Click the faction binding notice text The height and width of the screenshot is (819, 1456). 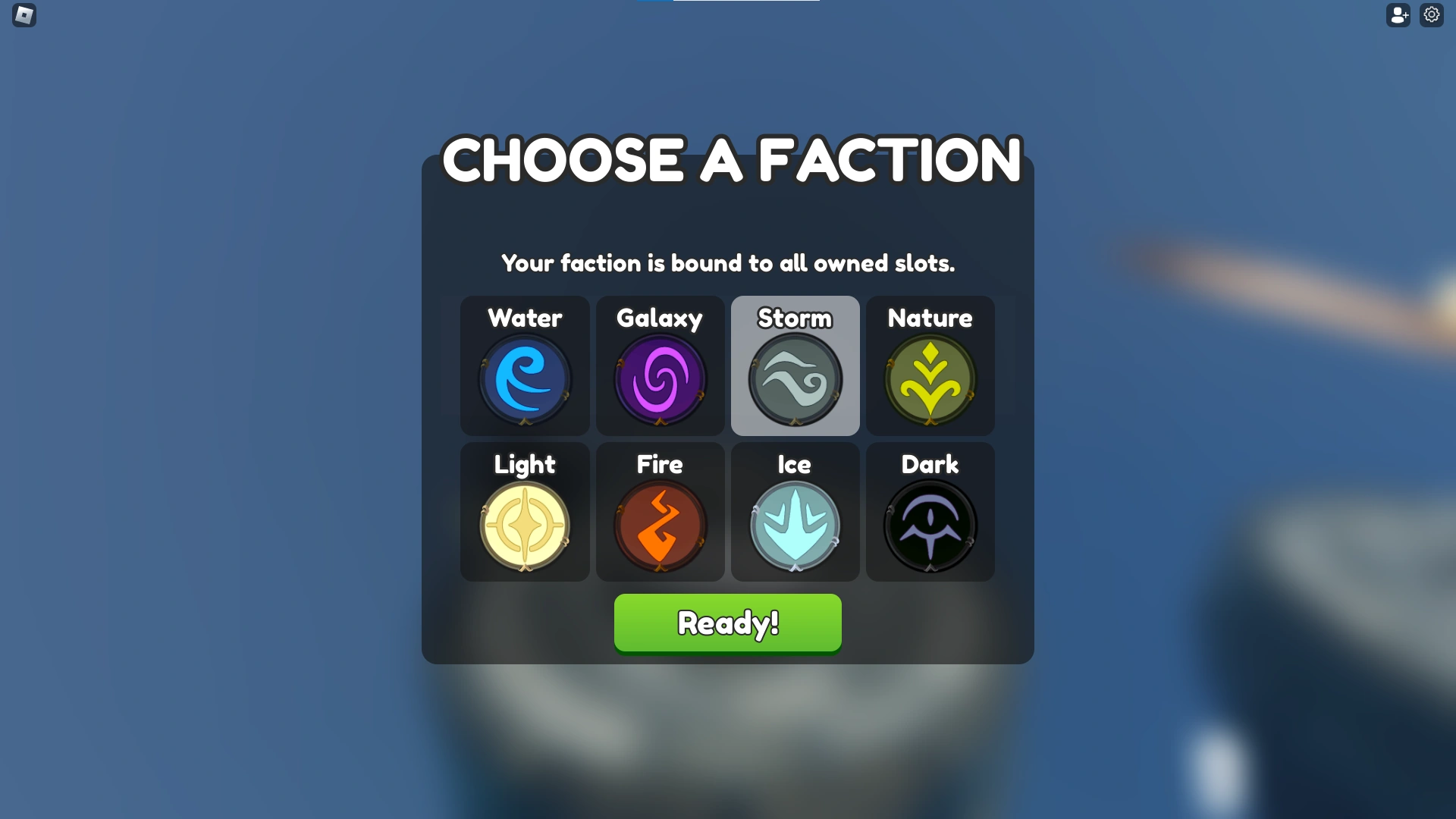(728, 263)
